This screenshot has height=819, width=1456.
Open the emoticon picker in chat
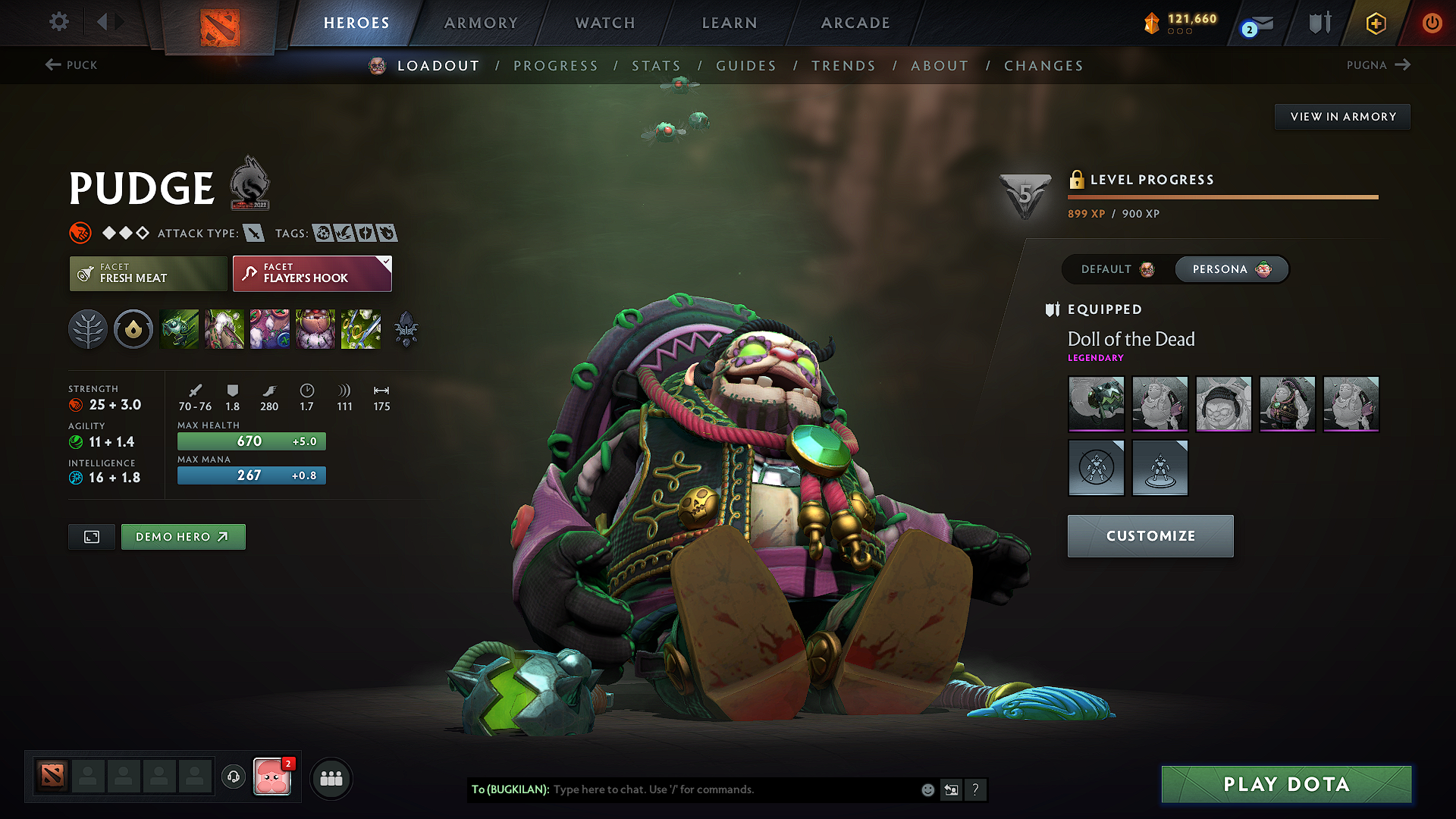pyautogui.click(x=927, y=789)
